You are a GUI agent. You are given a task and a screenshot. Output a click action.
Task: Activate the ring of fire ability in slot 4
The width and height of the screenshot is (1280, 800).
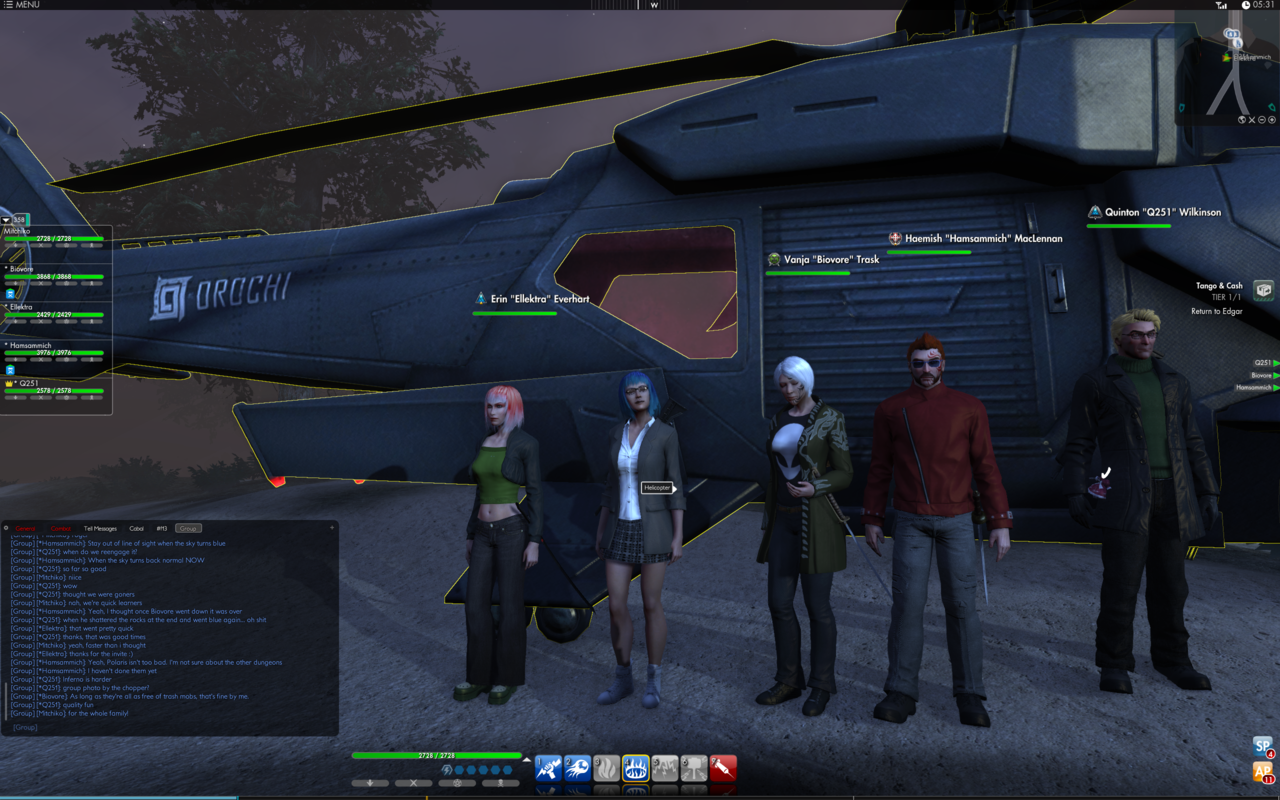pyautogui.click(x=636, y=768)
